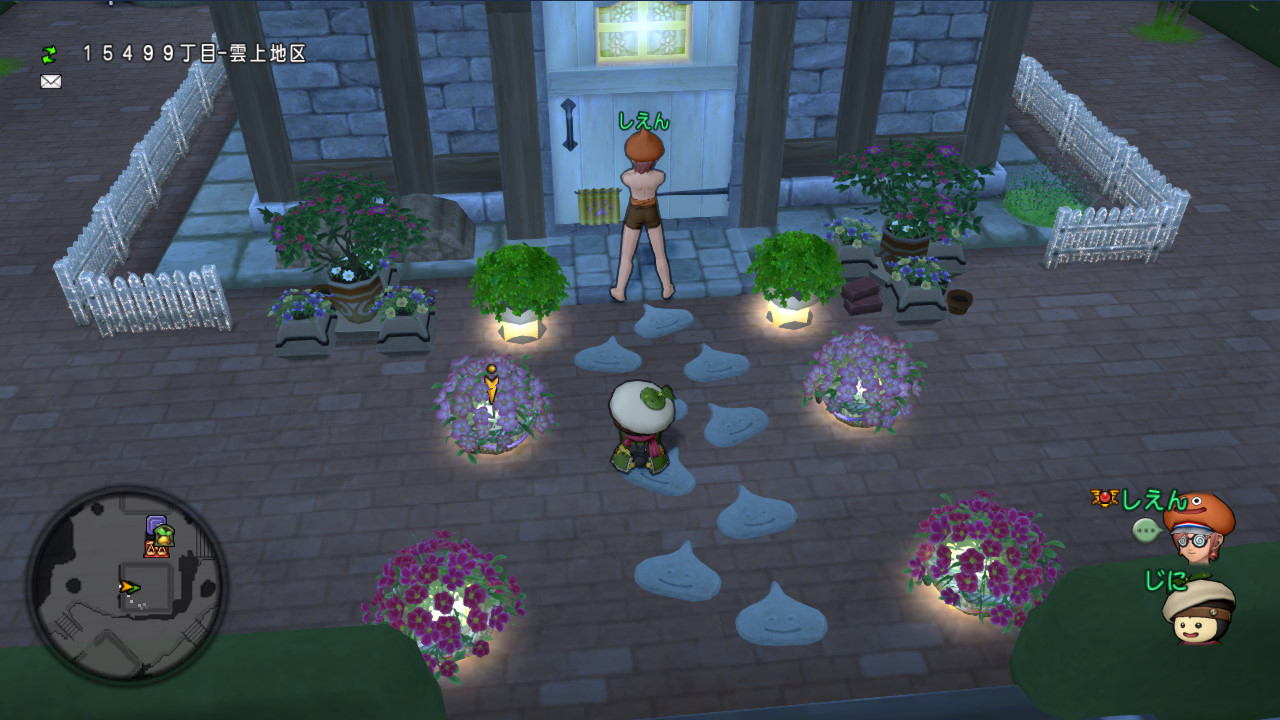The width and height of the screenshot is (1280, 720).
Task: Click the green swap arrows icon
Action: pos(49,54)
